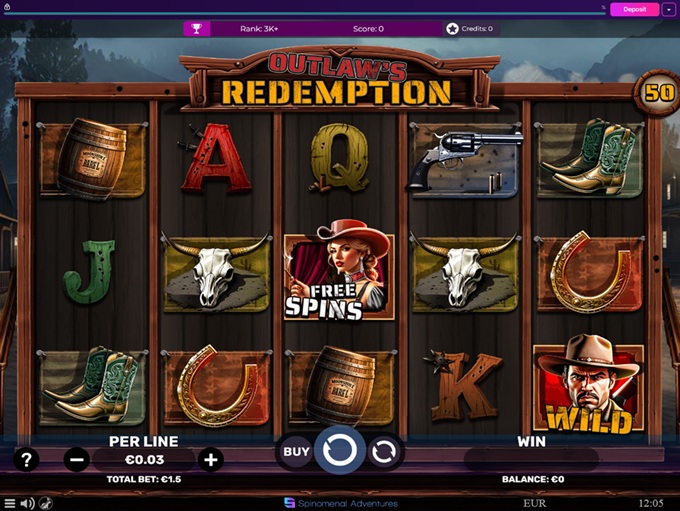Viewport: 680px width, 511px height.
Task: Toggle the sound speaker icon
Action: (27, 503)
